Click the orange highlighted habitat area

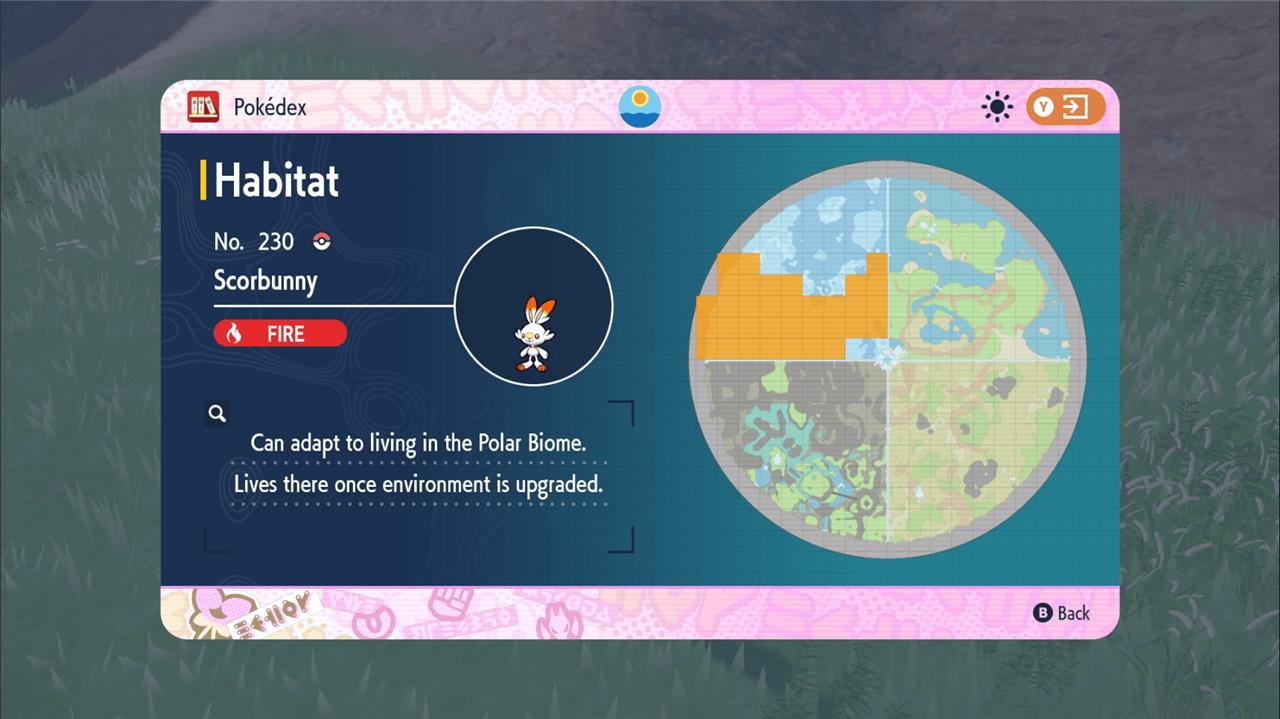790,315
